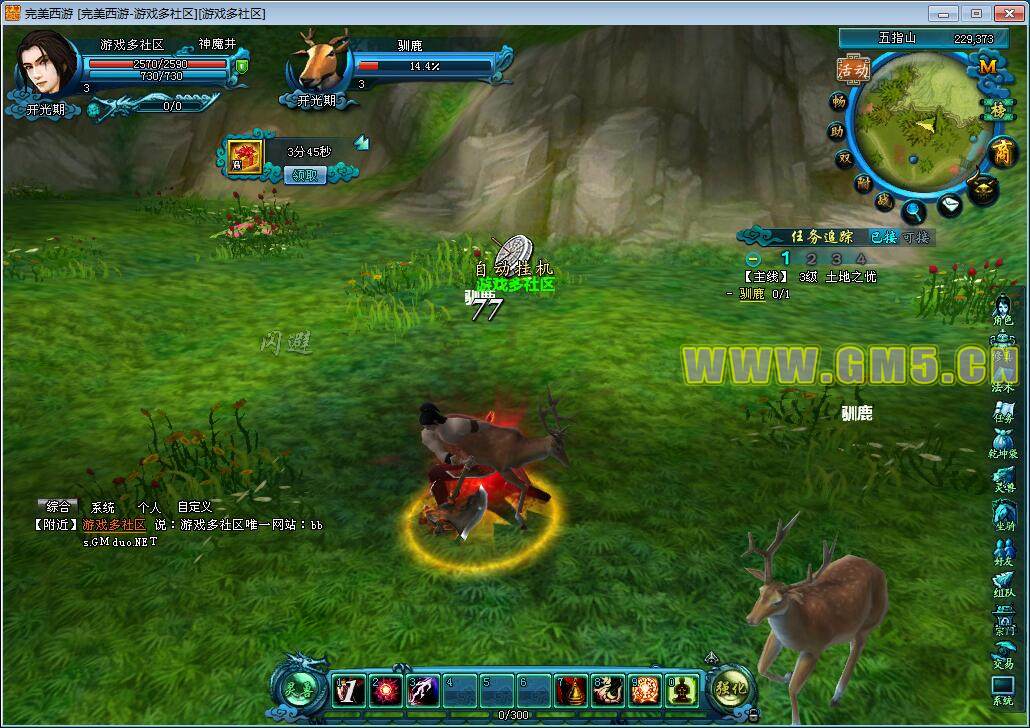Open the world map with the M button
This screenshot has height=728, width=1030.
coord(987,66)
